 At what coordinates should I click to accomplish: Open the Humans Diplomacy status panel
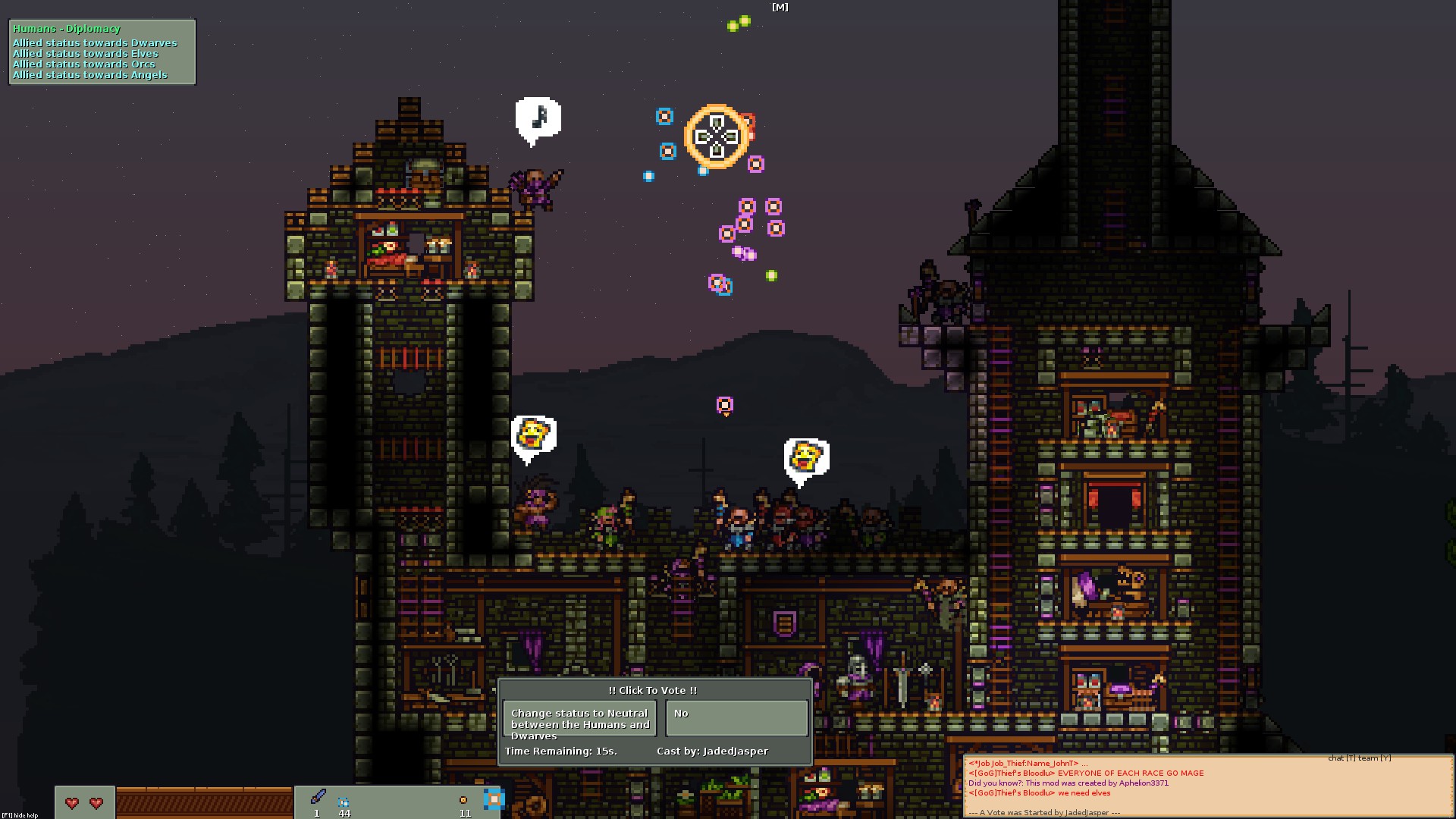102,52
